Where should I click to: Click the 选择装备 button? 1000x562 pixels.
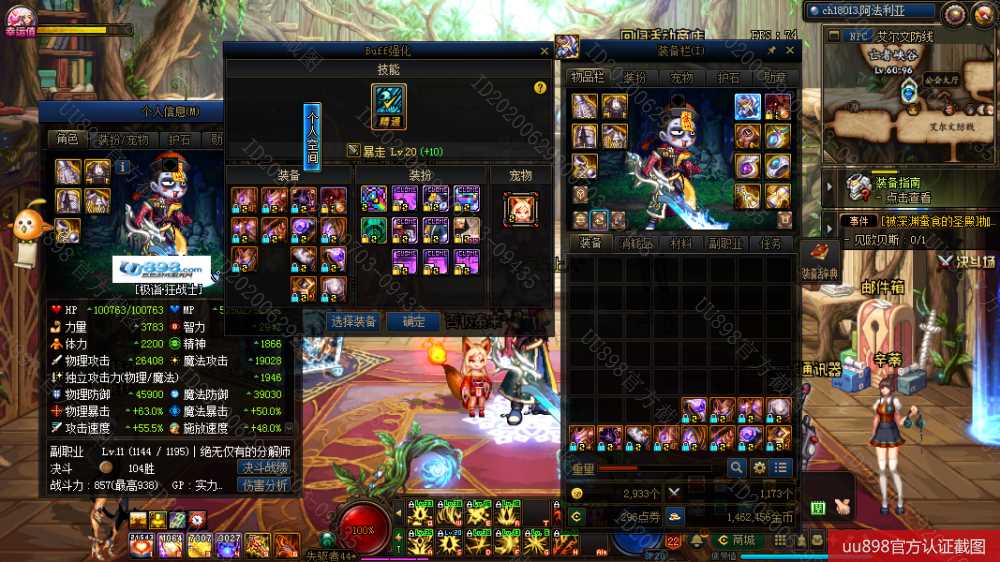click(x=354, y=321)
